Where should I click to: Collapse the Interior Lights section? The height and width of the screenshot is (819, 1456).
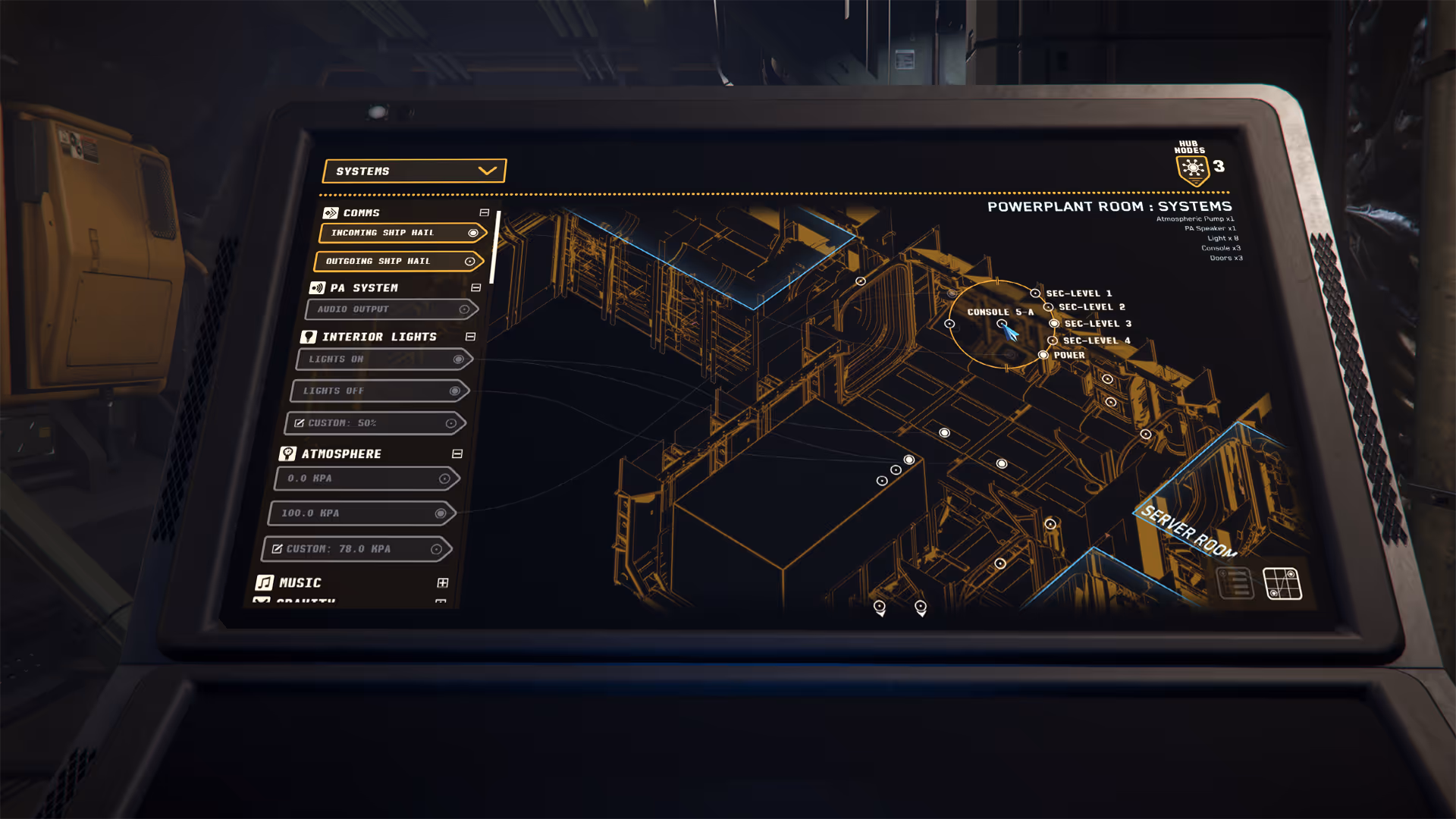[470, 337]
